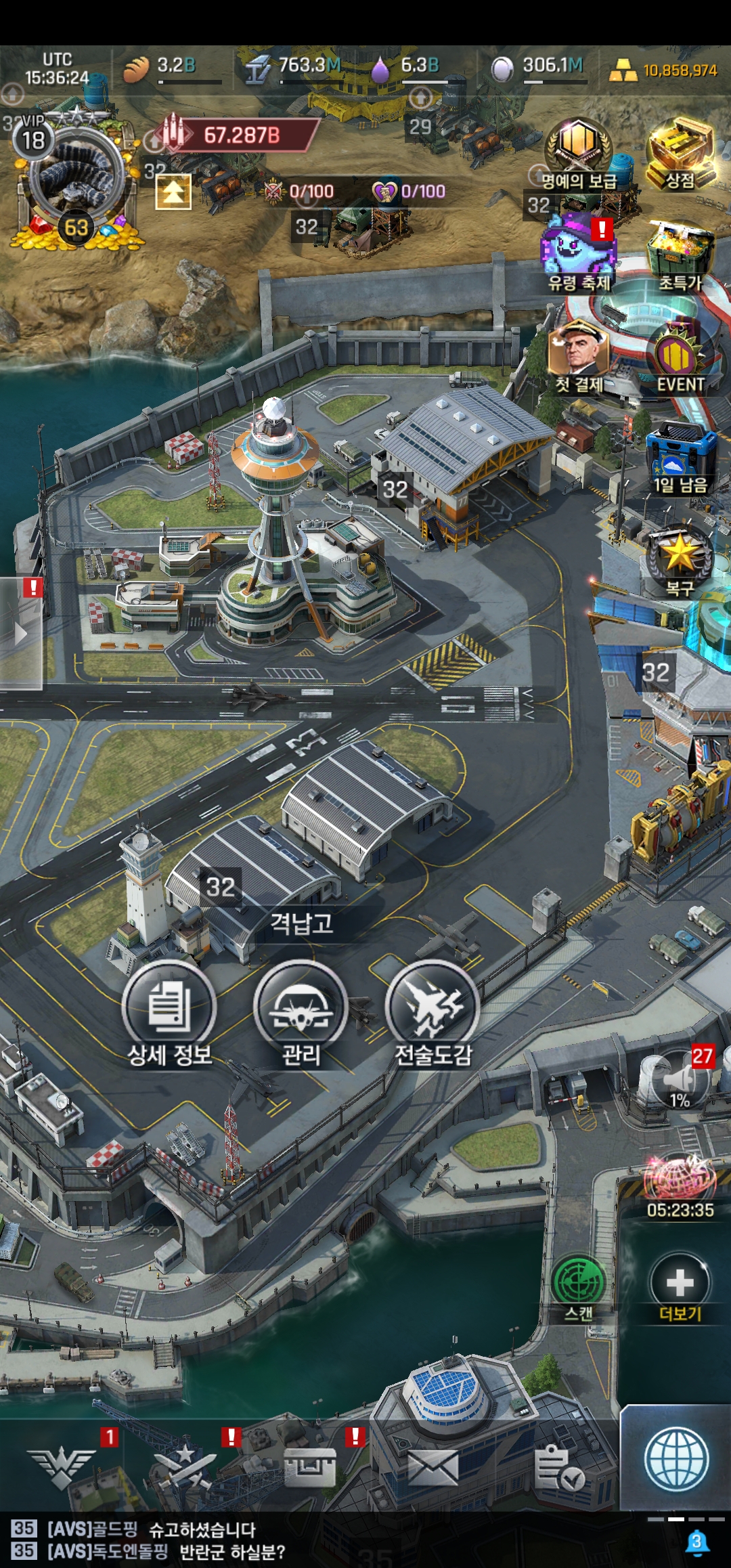731x1568 pixels.
Task: Activate the 스캔 radar scan button
Action: point(579,1282)
